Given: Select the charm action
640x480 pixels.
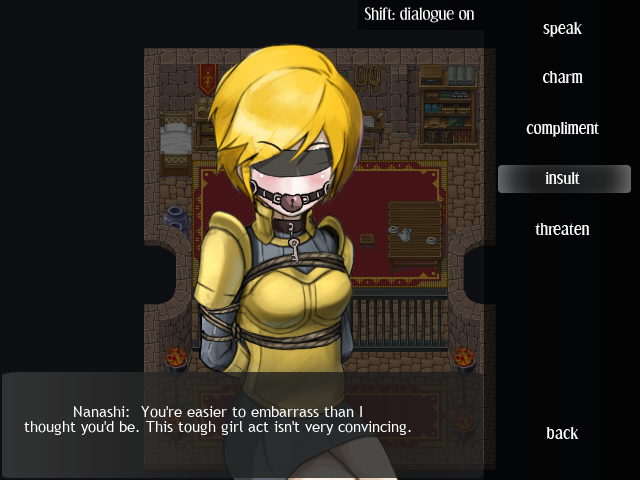Looking at the screenshot, I should (562, 78).
